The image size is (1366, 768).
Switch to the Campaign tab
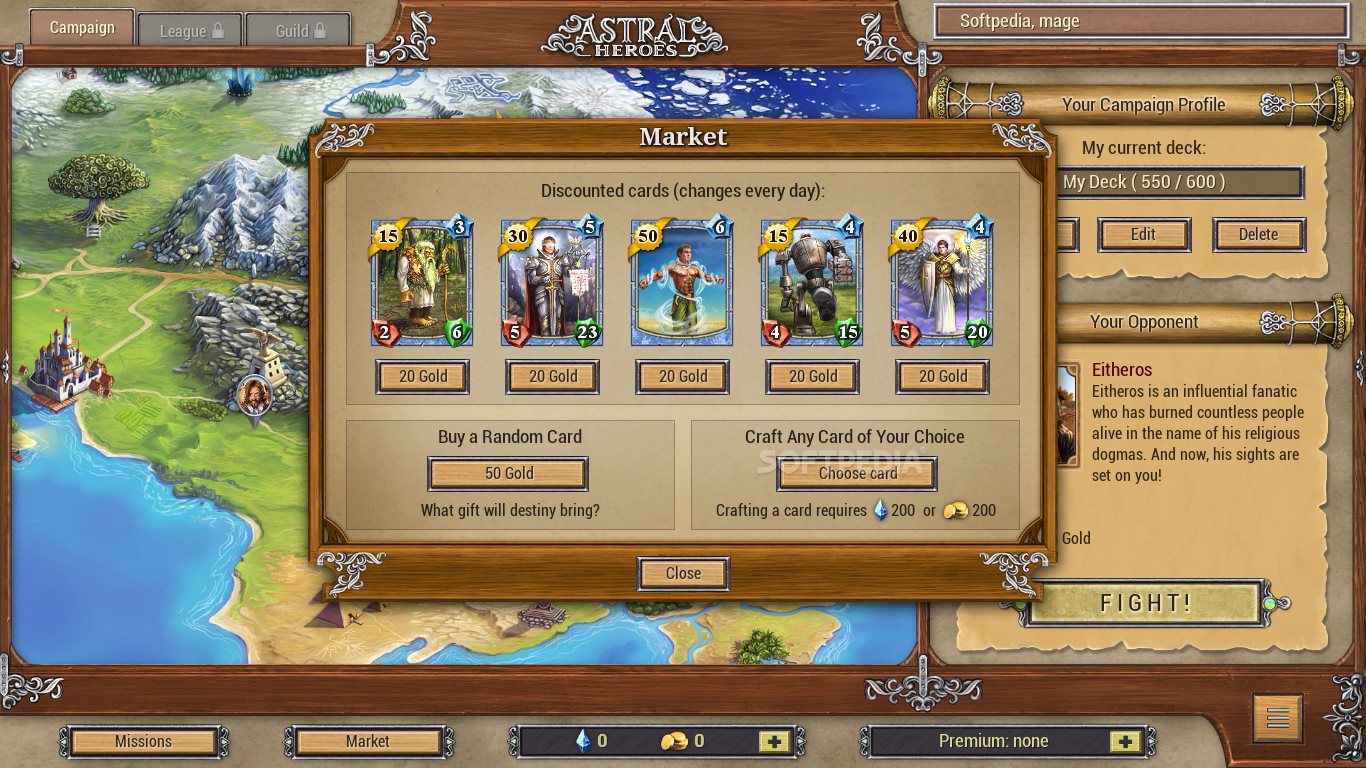(x=82, y=28)
